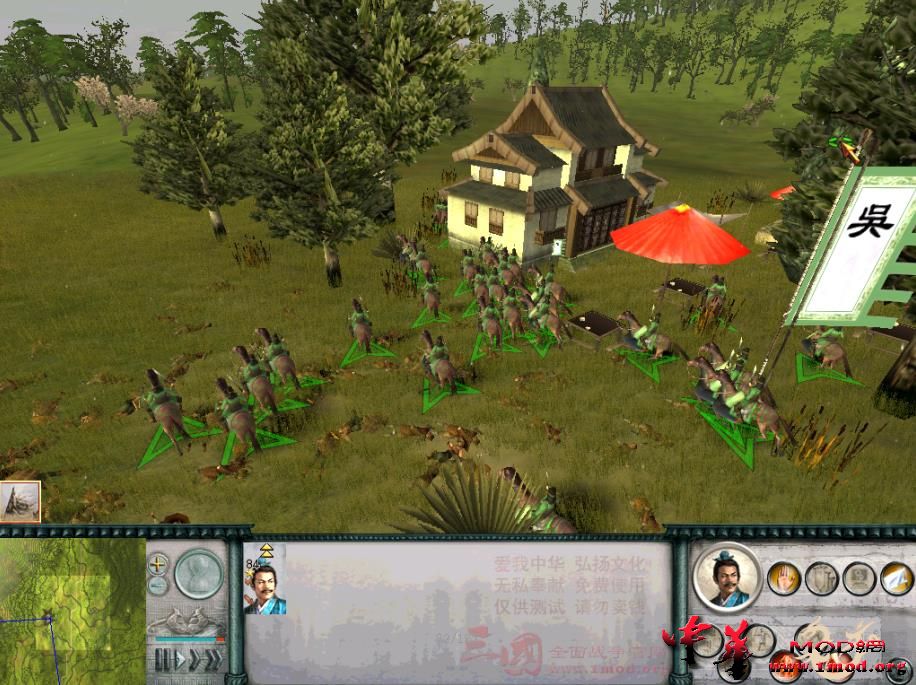Click the grey face ability button
This screenshot has width=916, height=685.
coord(858,578)
